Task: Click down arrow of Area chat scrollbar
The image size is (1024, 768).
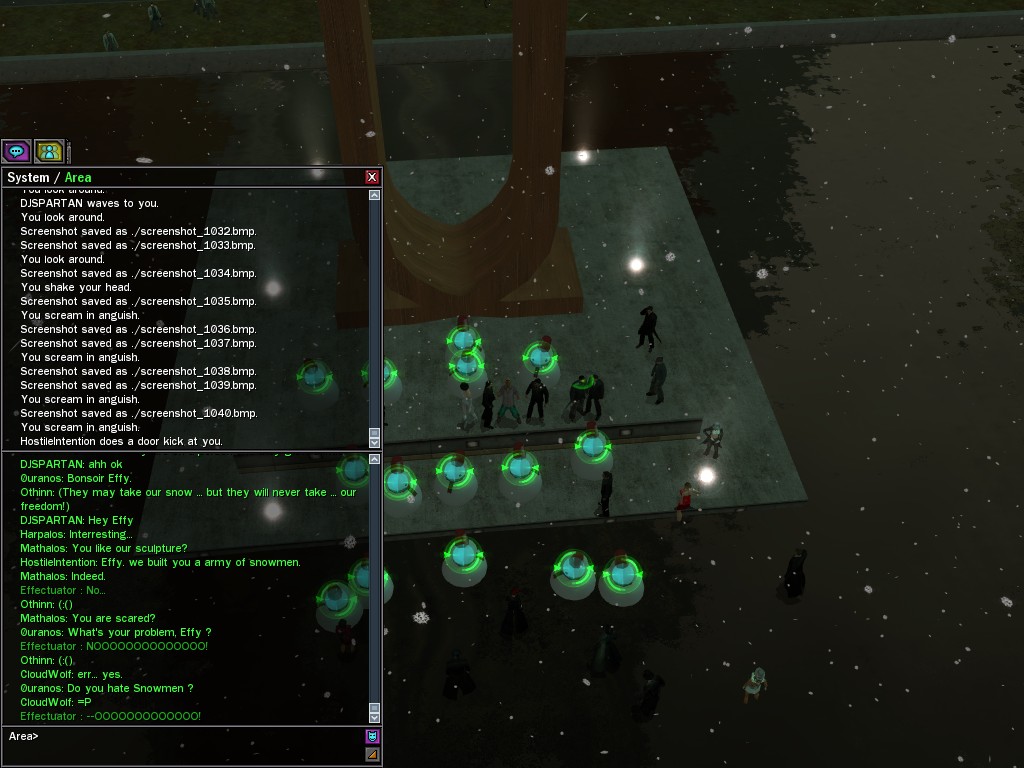Action: coord(375,717)
